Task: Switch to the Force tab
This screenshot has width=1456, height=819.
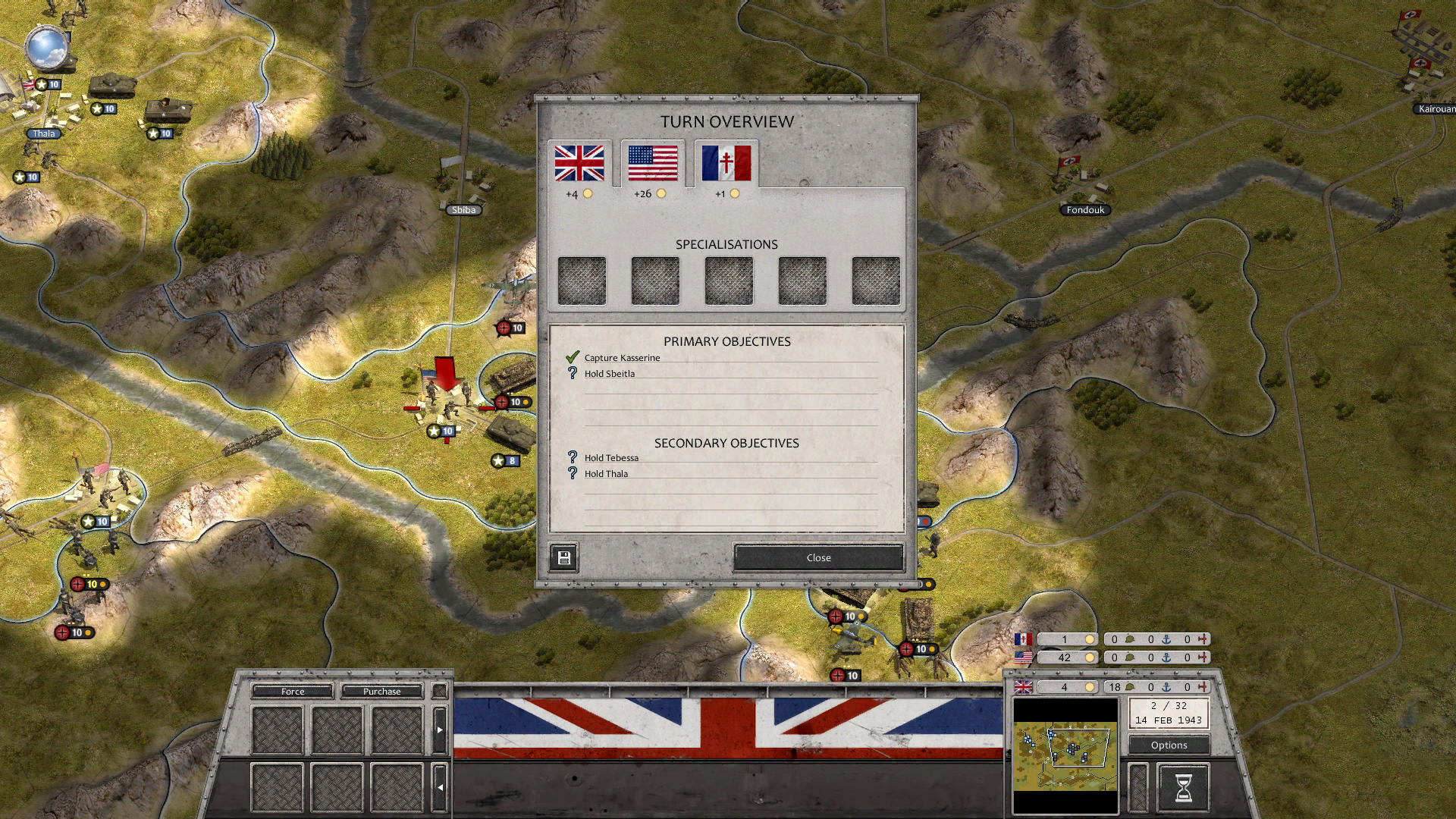Action: point(292,691)
